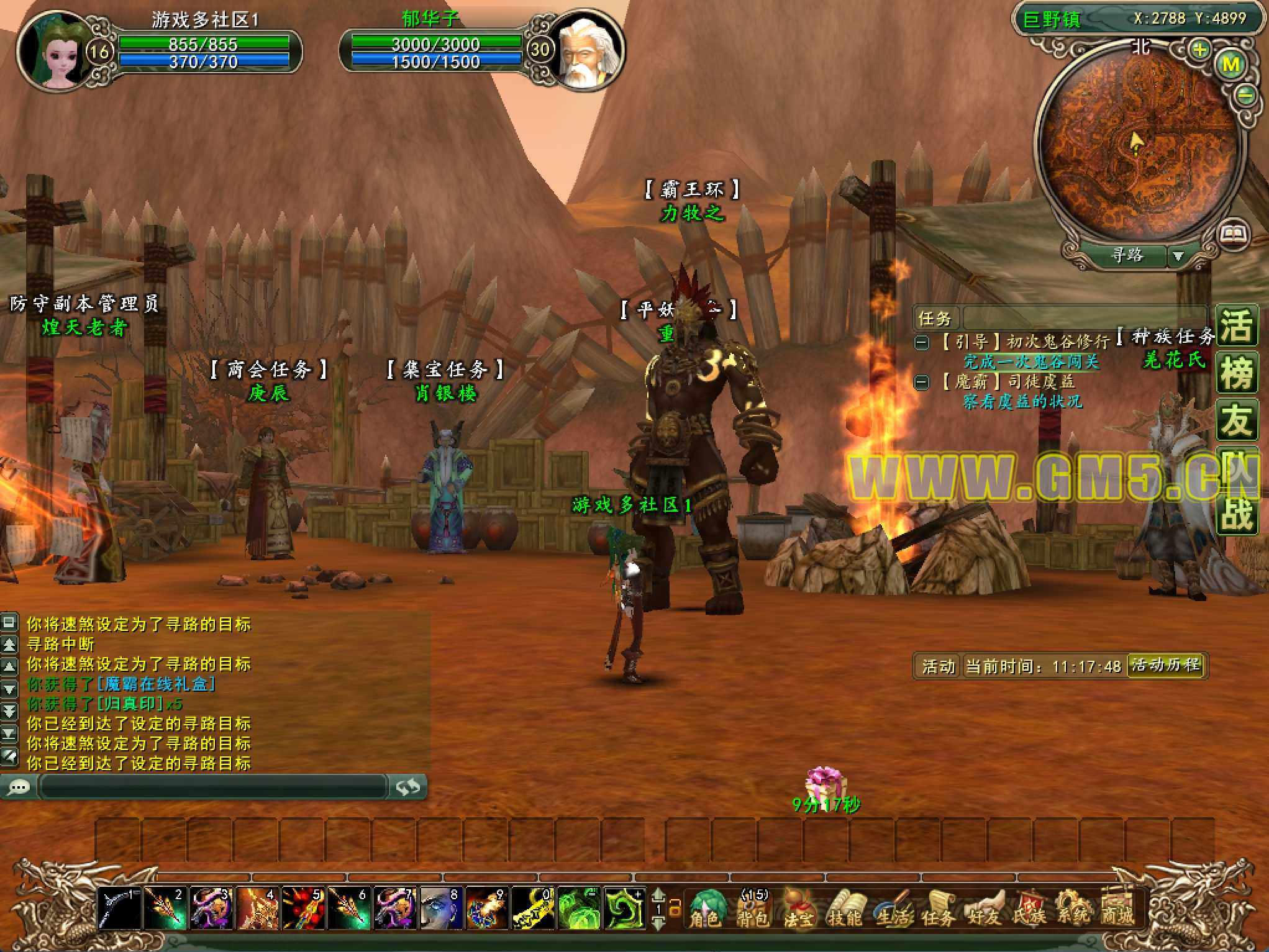This screenshot has width=1269, height=952.
Task: Click the chat input field
Action: pyautogui.click(x=212, y=787)
